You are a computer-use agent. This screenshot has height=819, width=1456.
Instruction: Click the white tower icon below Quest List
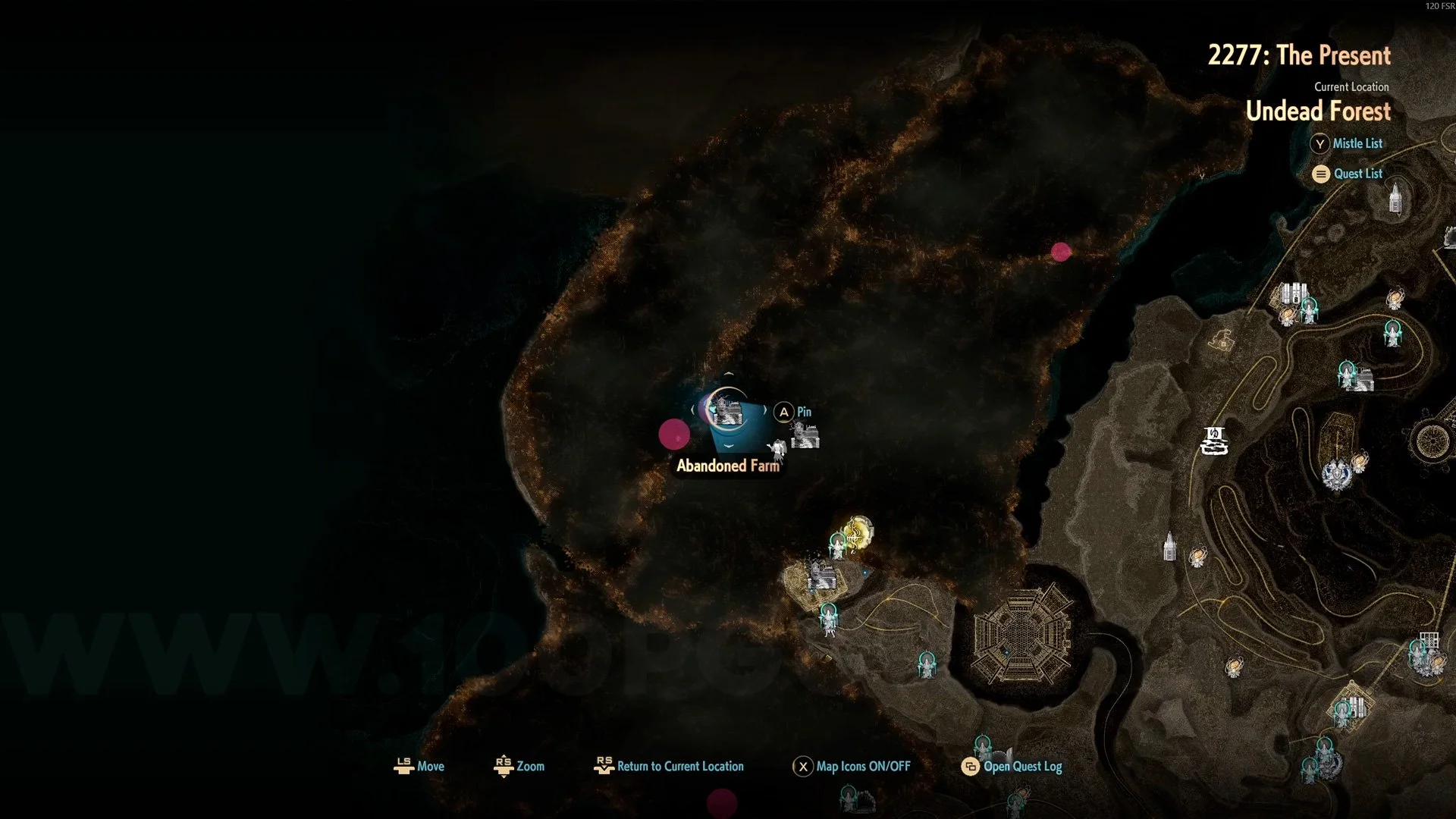(1395, 199)
